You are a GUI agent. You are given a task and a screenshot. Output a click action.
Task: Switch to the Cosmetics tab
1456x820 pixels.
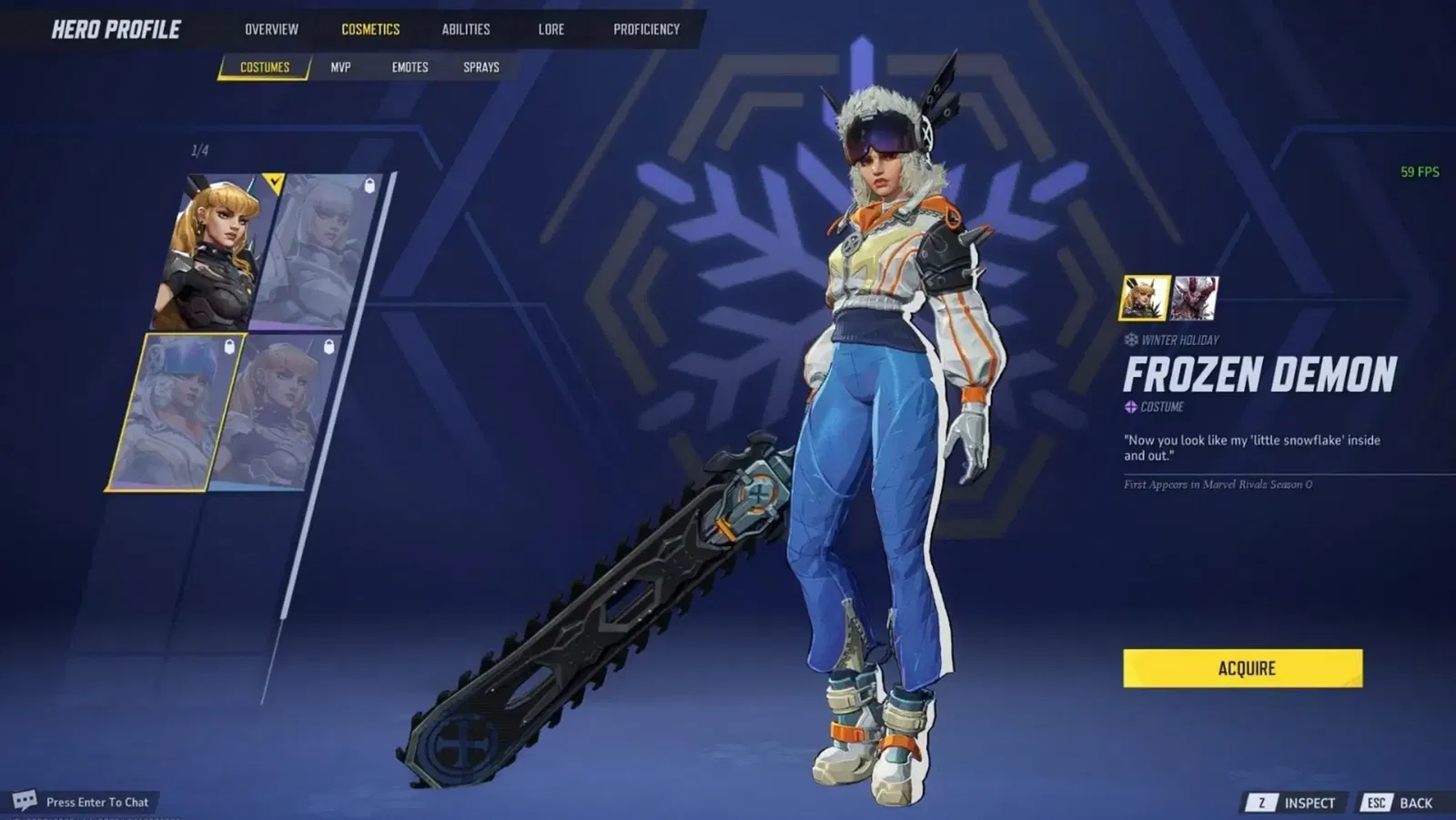click(x=370, y=29)
